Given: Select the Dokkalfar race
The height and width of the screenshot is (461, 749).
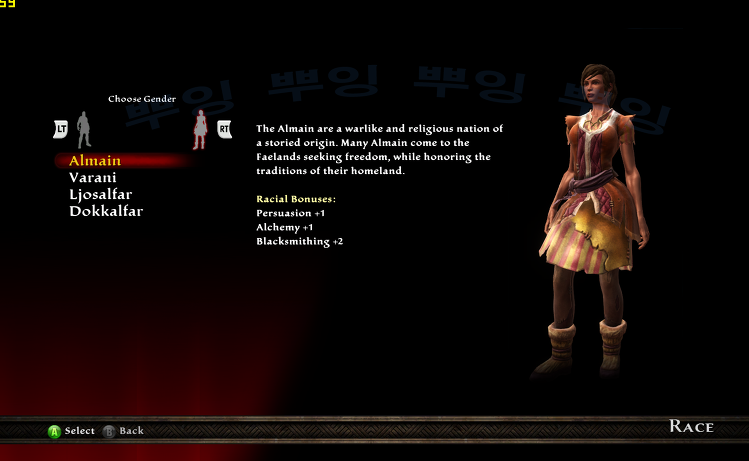Looking at the screenshot, I should 106,211.
